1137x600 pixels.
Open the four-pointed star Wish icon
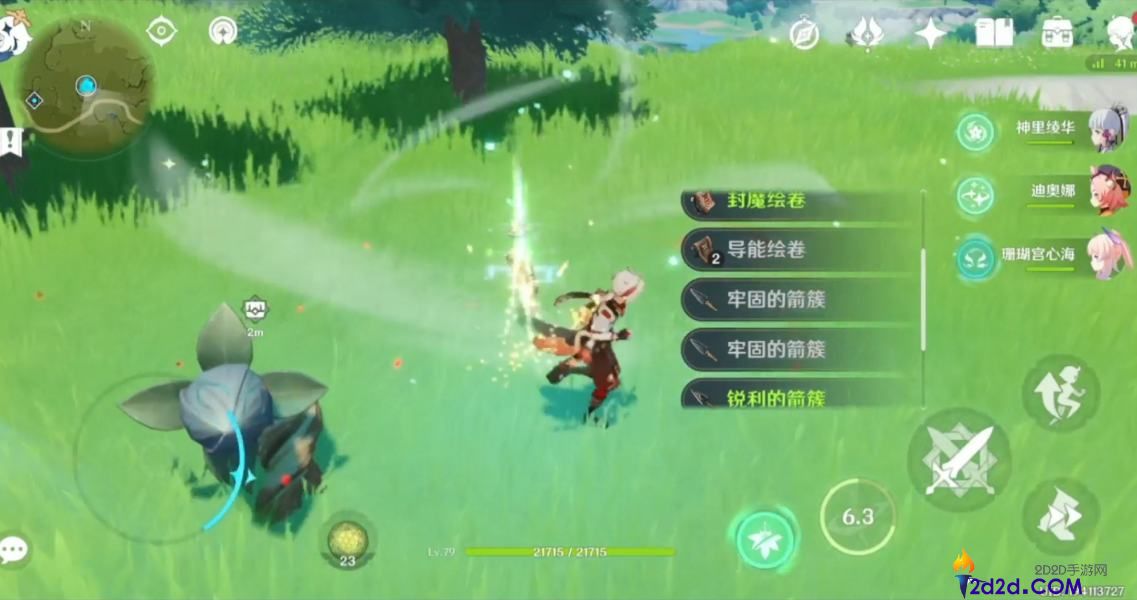[931, 35]
